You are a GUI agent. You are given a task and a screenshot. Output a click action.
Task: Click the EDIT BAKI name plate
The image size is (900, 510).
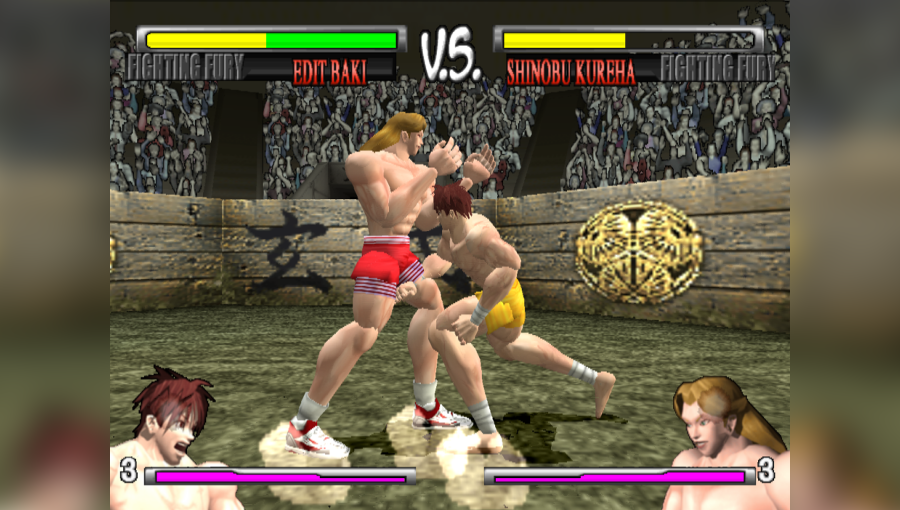click(329, 72)
